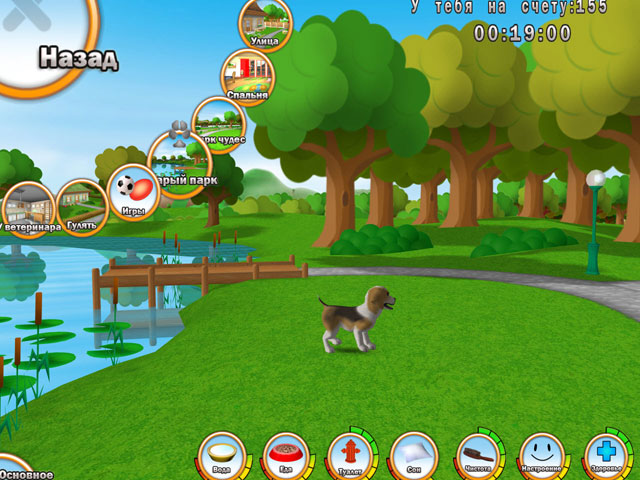Choose the Гулять walk option

[x=82, y=206]
